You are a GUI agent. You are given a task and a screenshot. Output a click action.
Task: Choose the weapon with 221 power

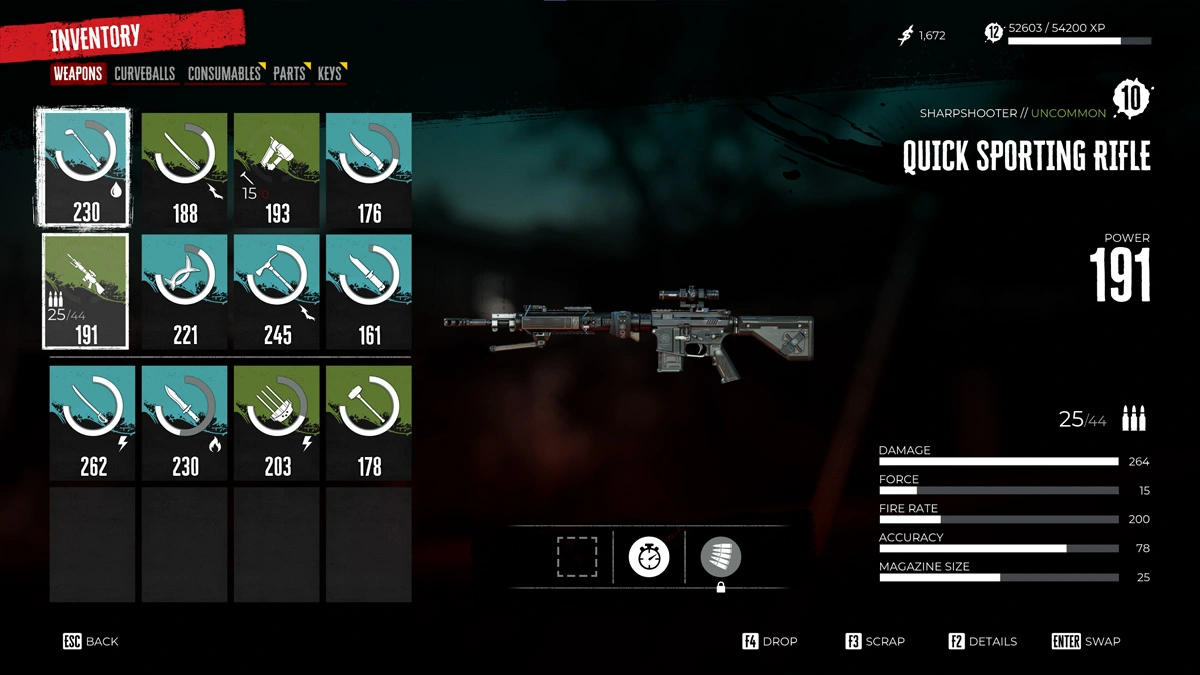185,291
